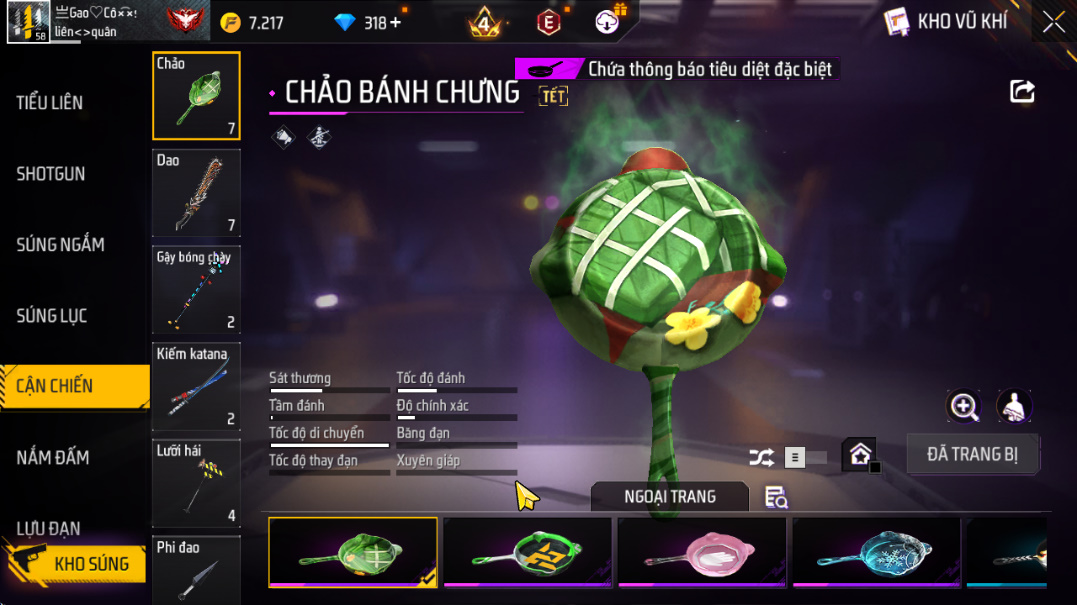Select the pink pan skin

pos(702,551)
